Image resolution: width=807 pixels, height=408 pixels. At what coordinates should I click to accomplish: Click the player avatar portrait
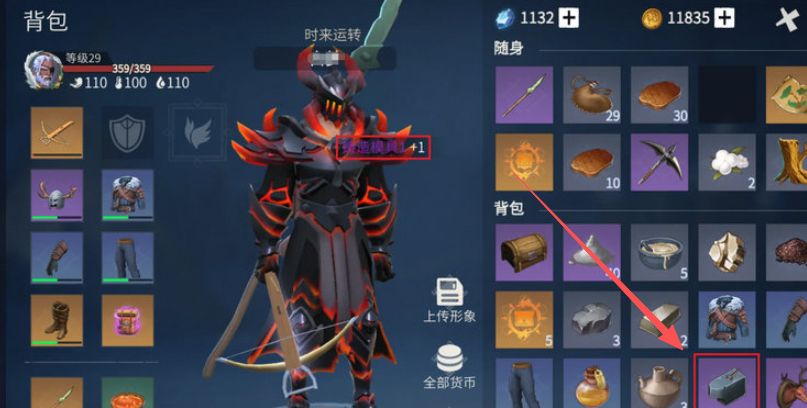41,72
